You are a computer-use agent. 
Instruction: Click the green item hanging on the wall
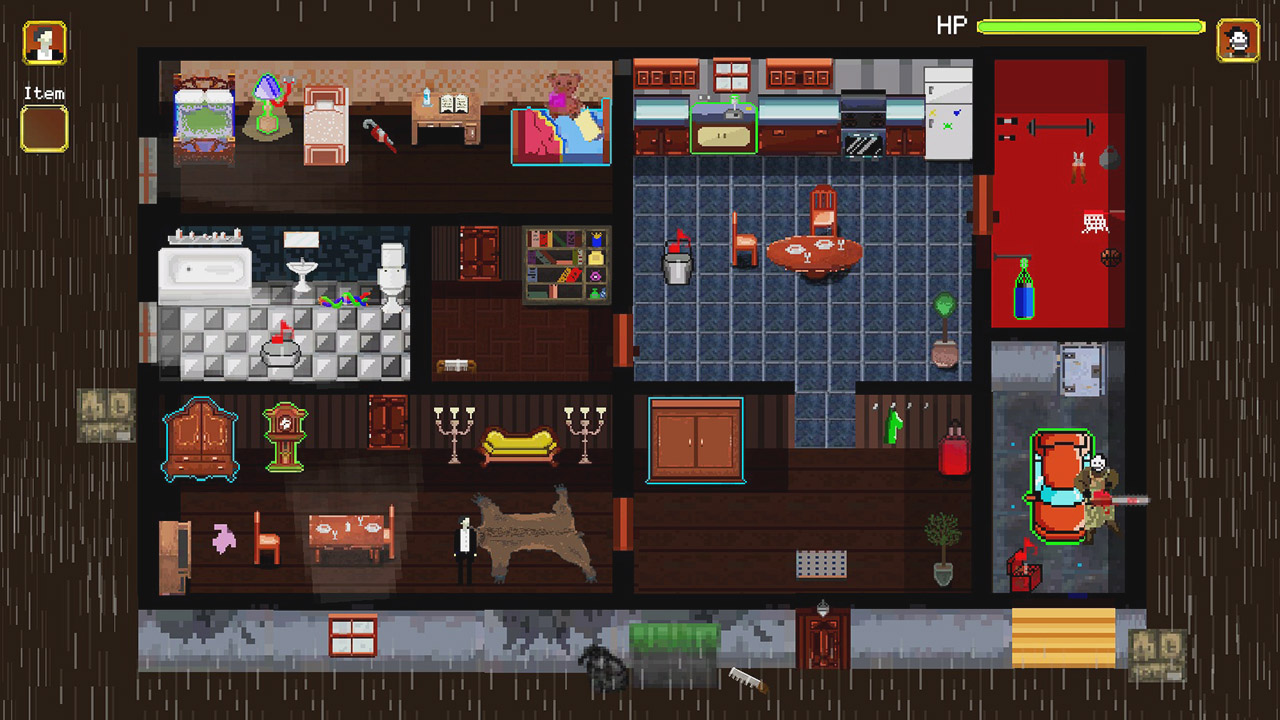click(893, 425)
